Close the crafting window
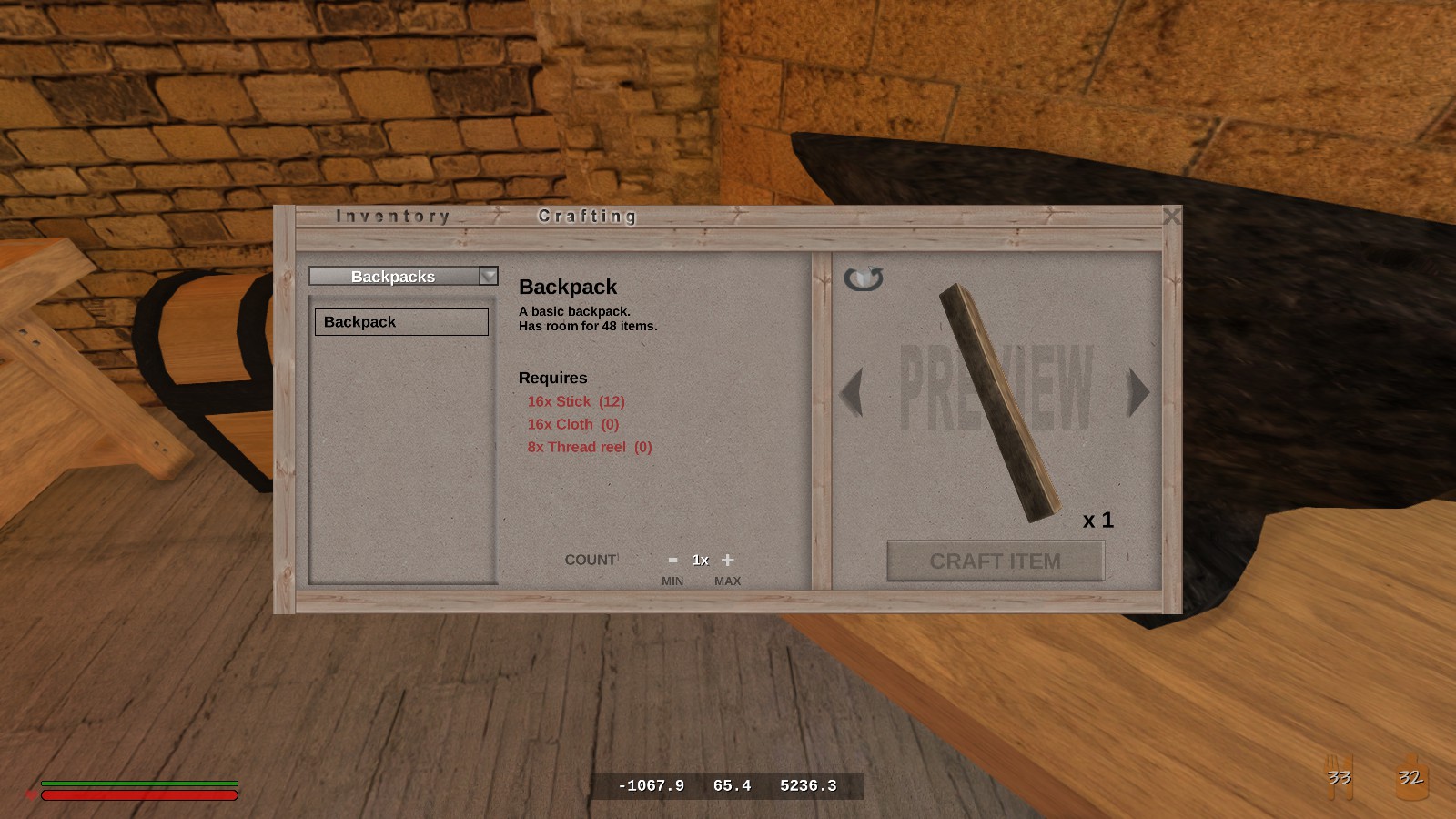The image size is (1456, 819). [1172, 217]
